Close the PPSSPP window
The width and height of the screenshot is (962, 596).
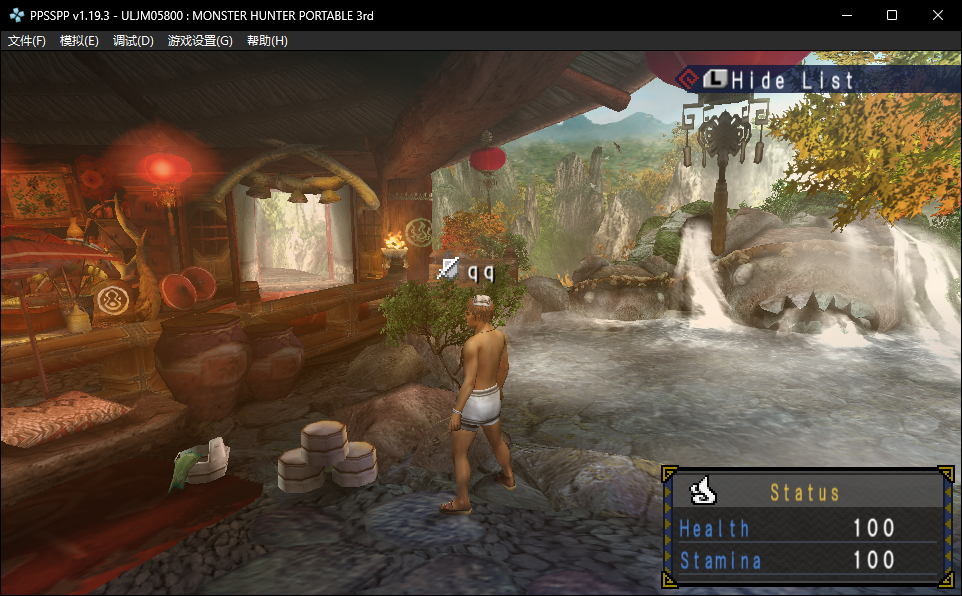(938, 15)
